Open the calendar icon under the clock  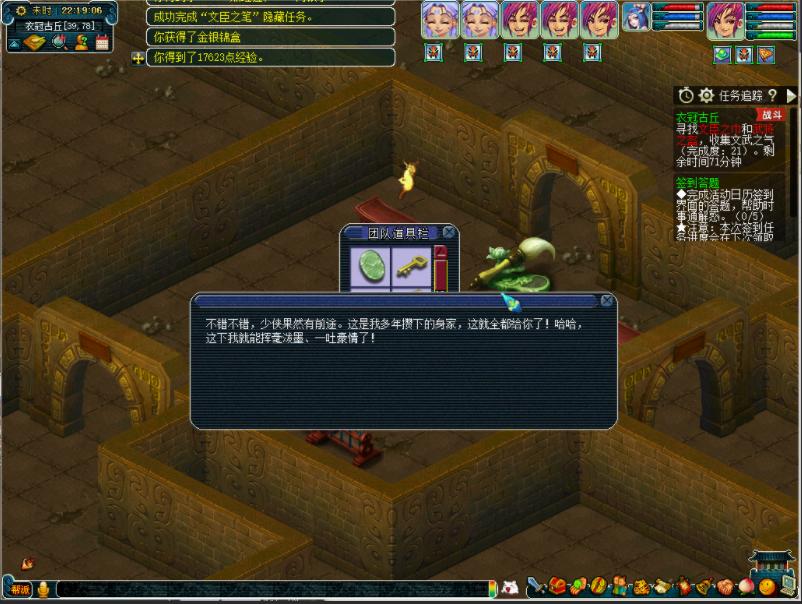(101, 42)
